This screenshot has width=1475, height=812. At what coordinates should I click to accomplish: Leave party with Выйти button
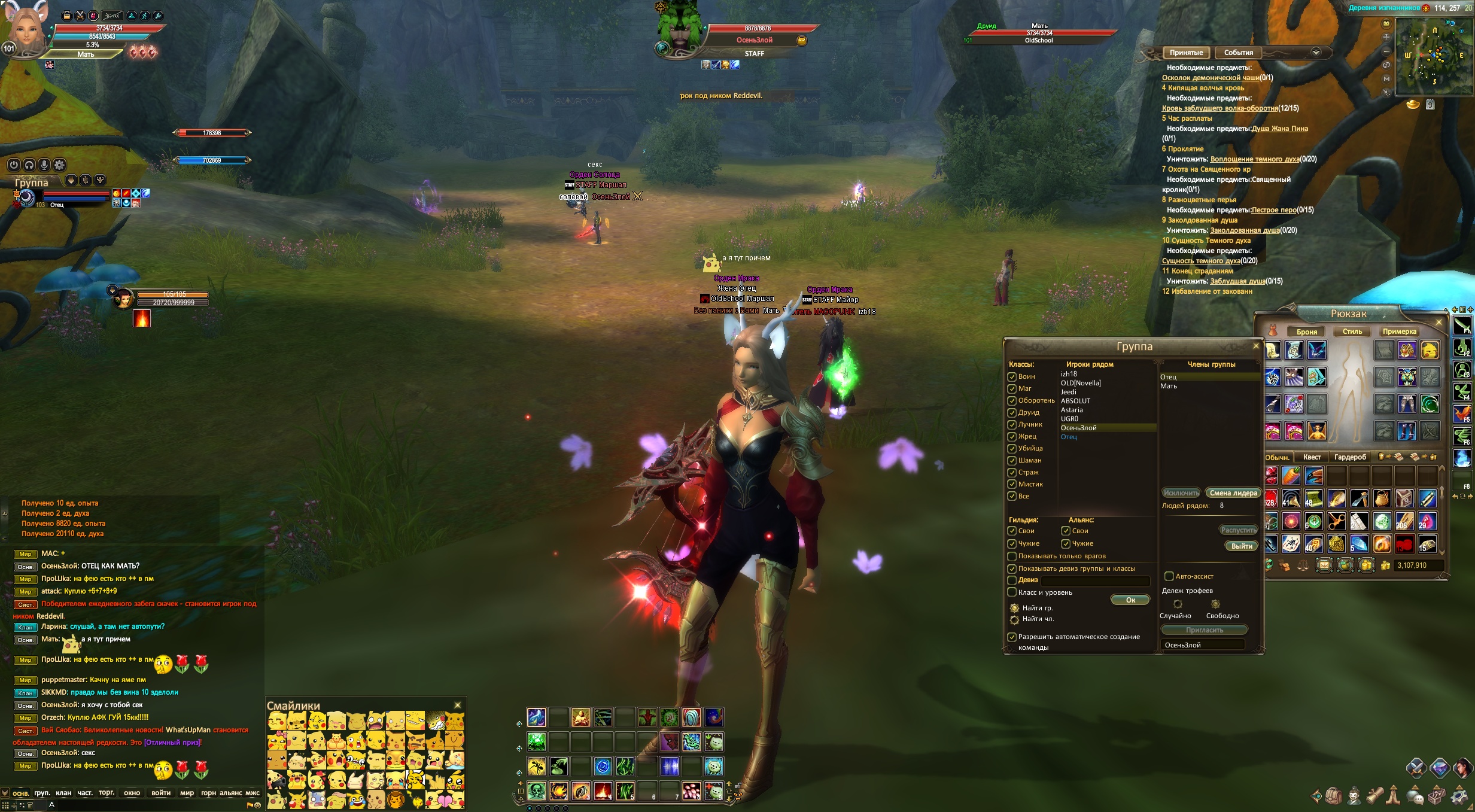[1242, 546]
